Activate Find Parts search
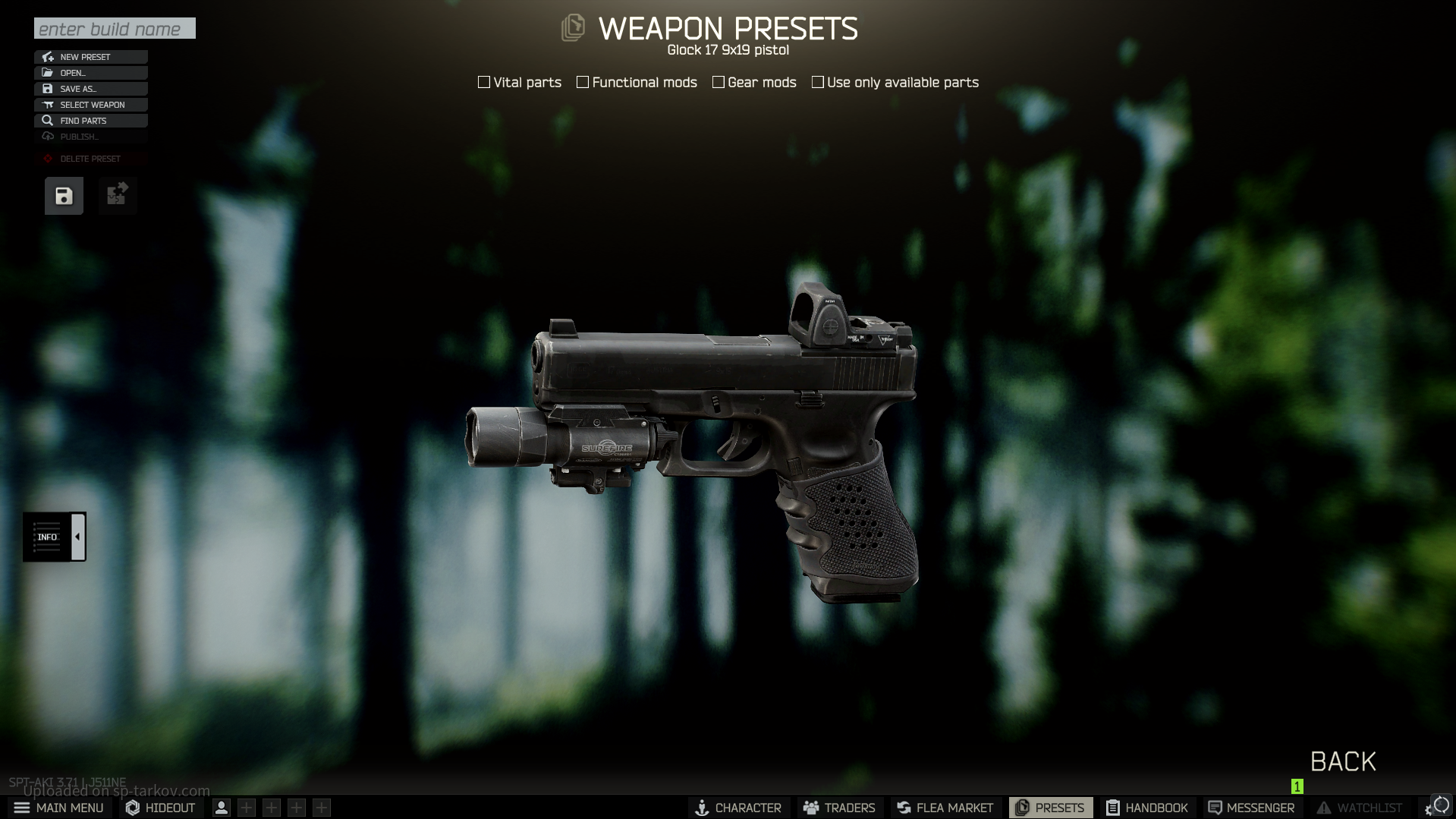This screenshot has width=1456, height=819. [91, 121]
